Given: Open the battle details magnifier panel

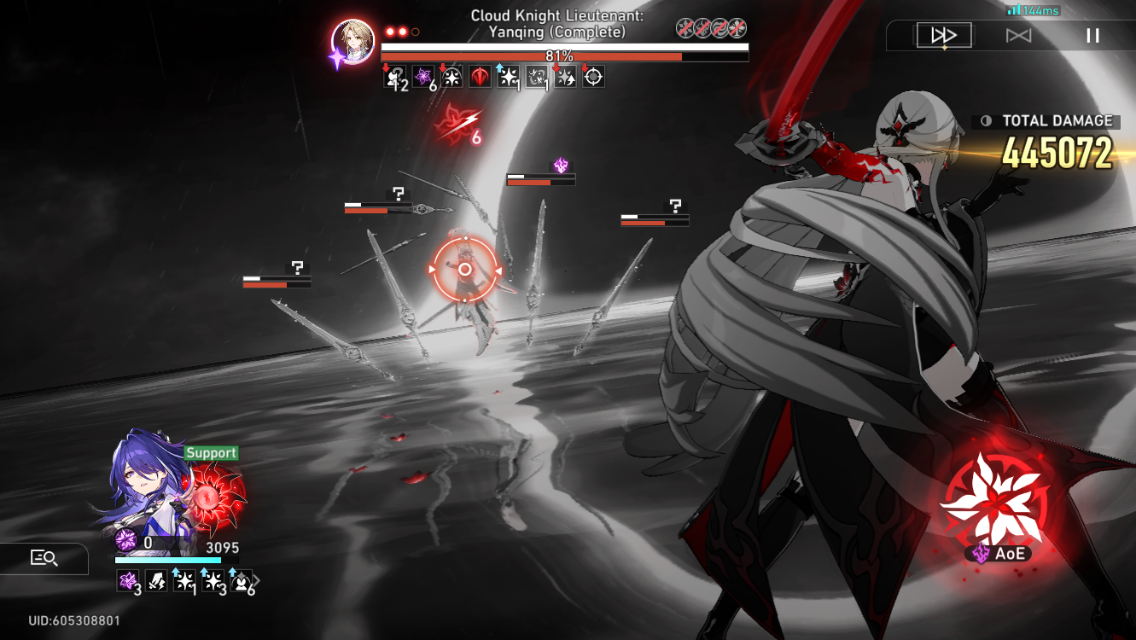Looking at the screenshot, I should (x=44, y=558).
